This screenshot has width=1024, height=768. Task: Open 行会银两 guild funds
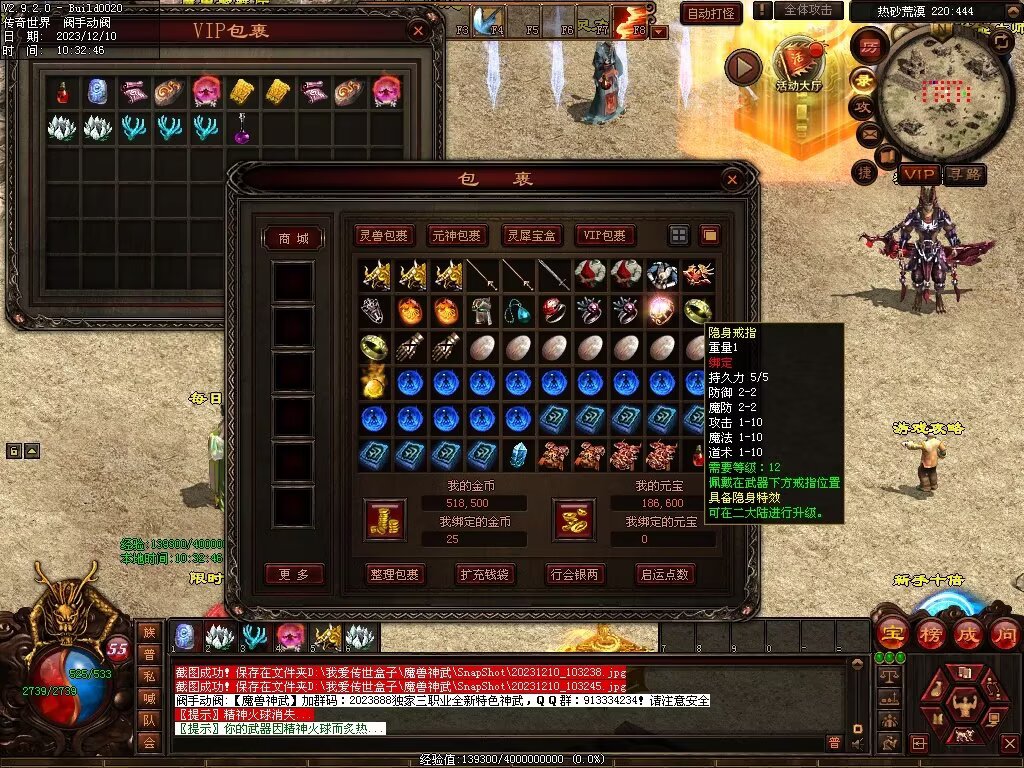coord(575,574)
